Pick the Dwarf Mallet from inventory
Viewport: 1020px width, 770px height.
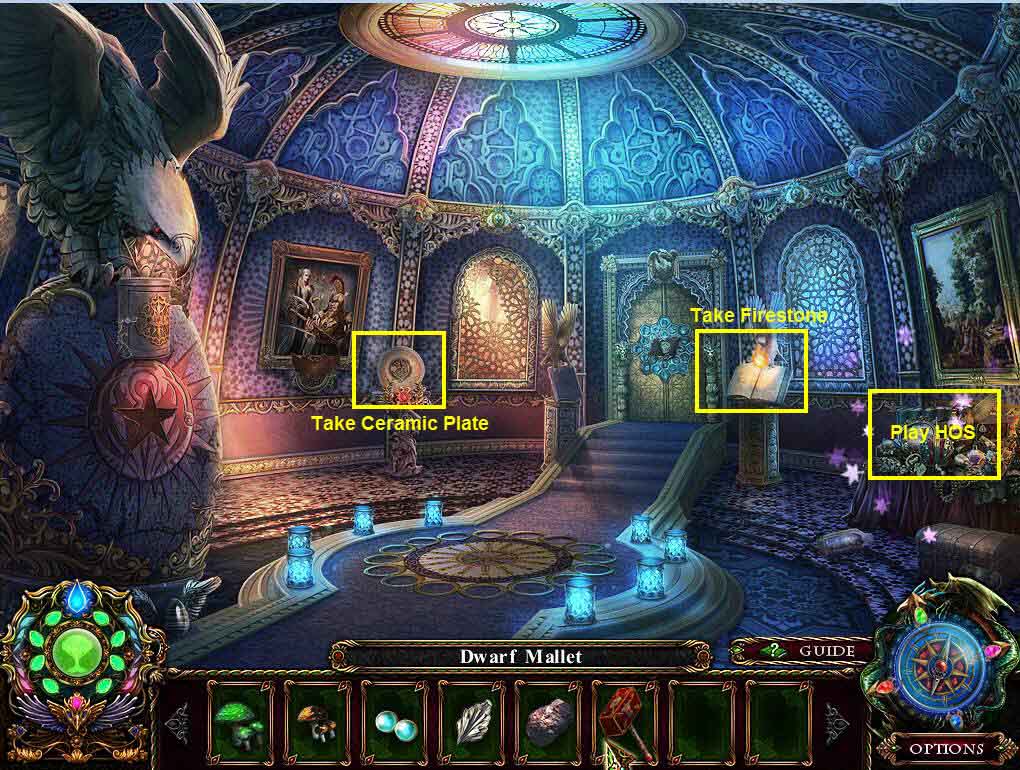click(x=627, y=719)
